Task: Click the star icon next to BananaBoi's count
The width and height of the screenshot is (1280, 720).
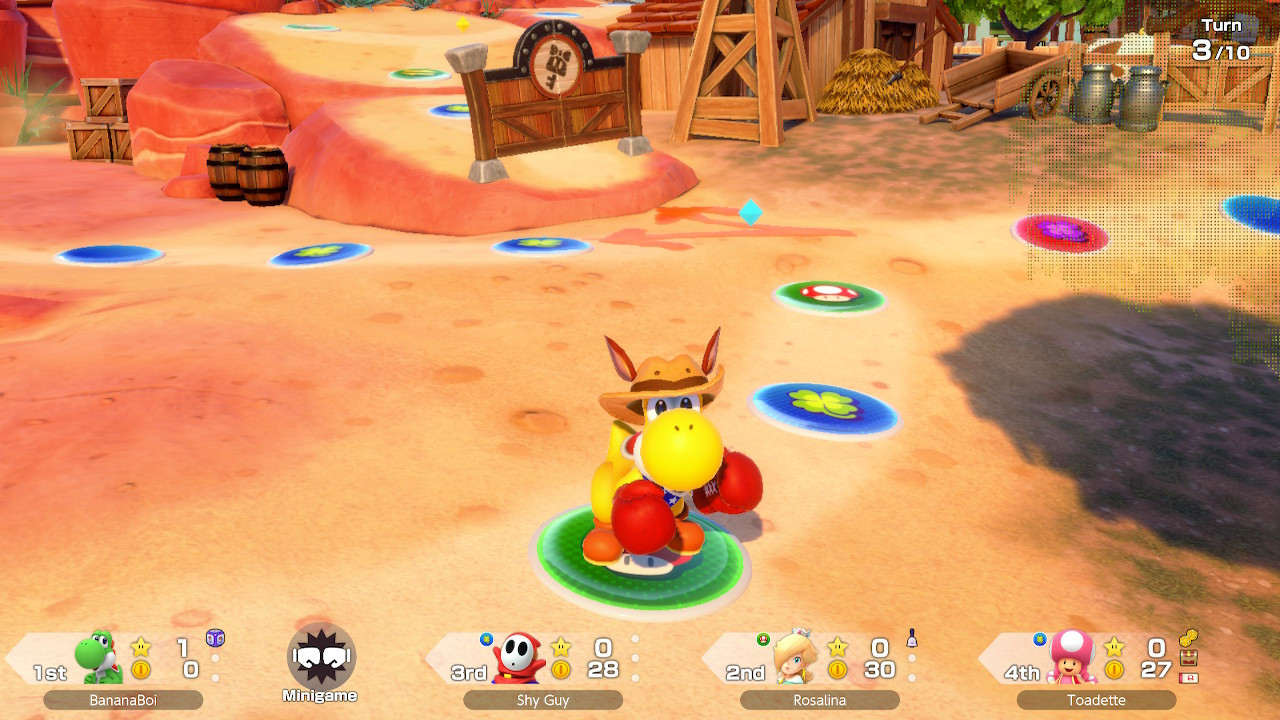Action: [140, 646]
